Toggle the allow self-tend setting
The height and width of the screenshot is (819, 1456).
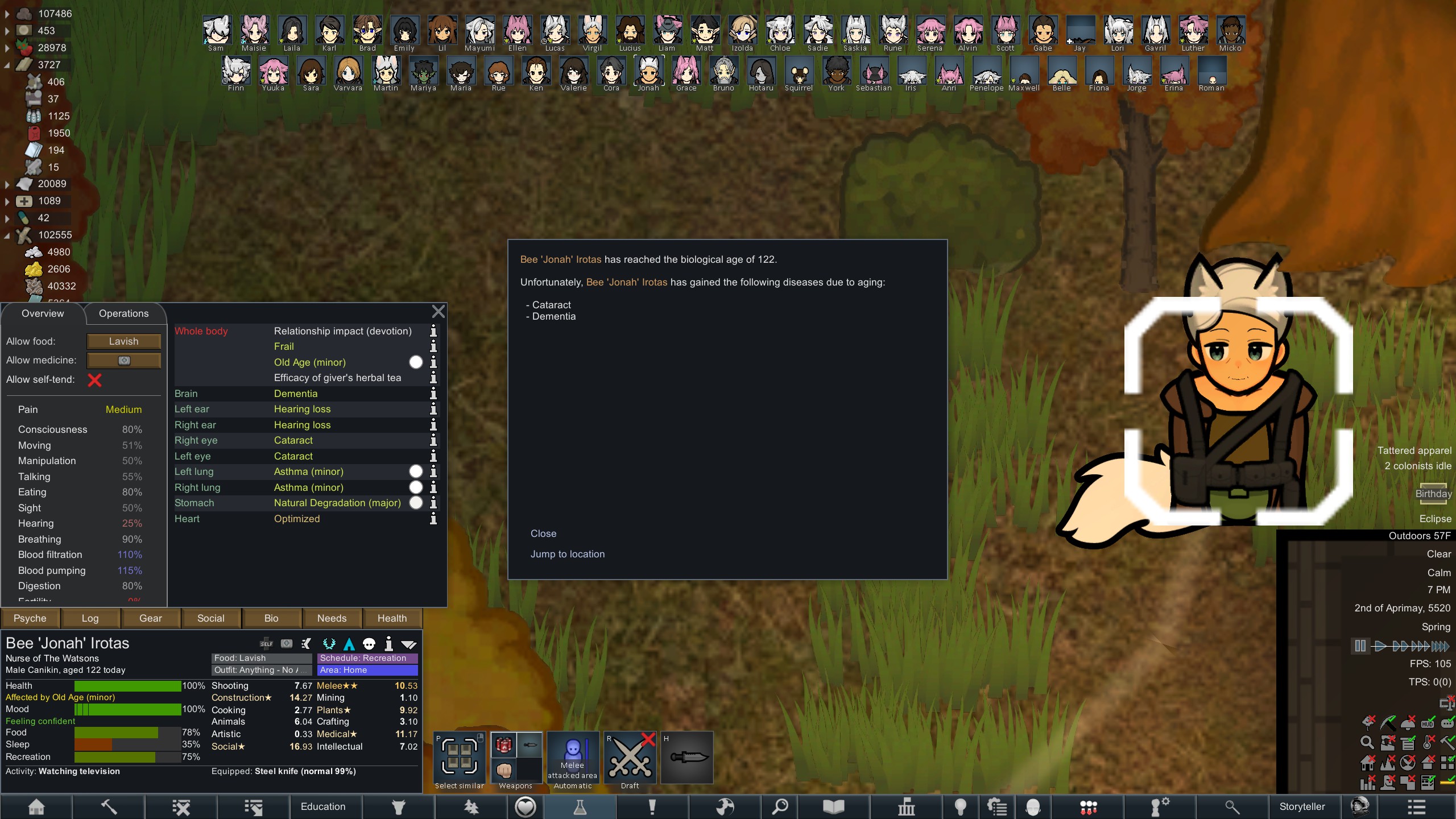pos(94,380)
